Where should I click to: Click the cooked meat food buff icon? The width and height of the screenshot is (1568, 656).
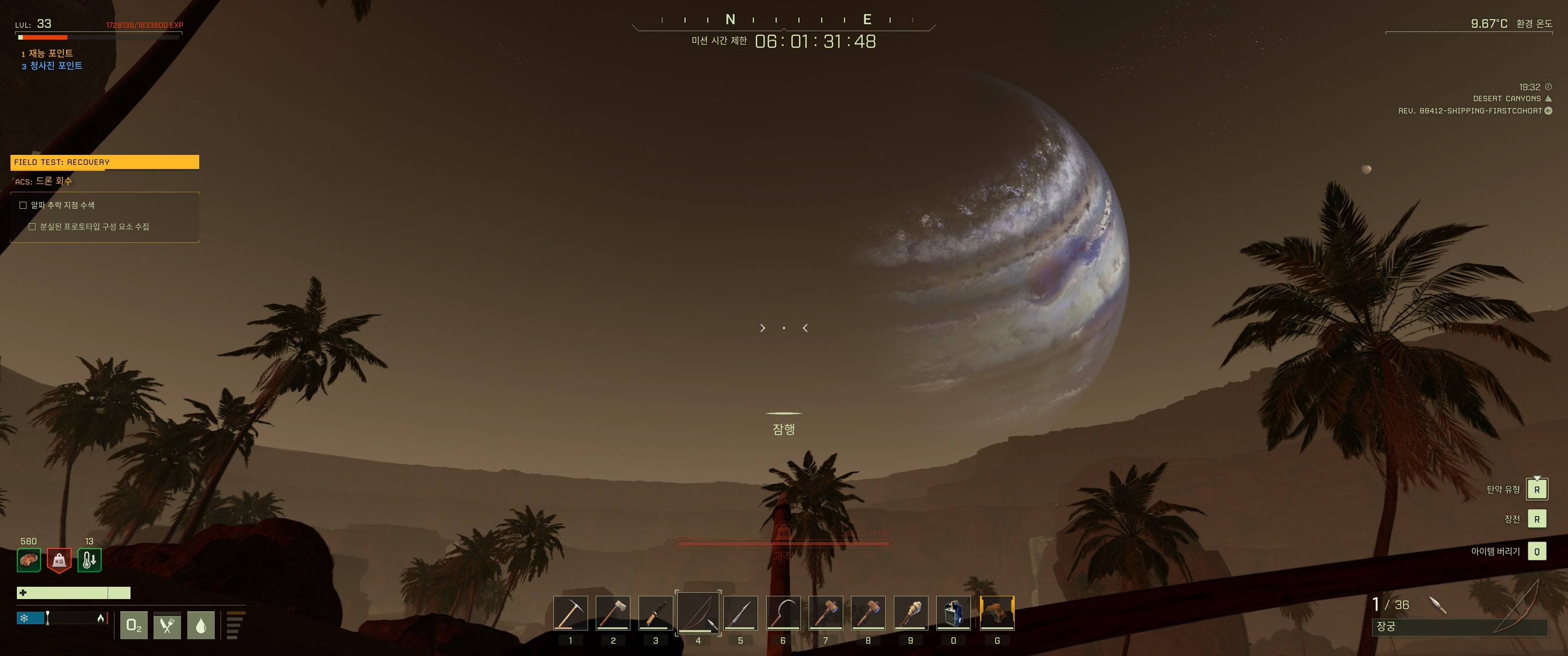pos(29,560)
